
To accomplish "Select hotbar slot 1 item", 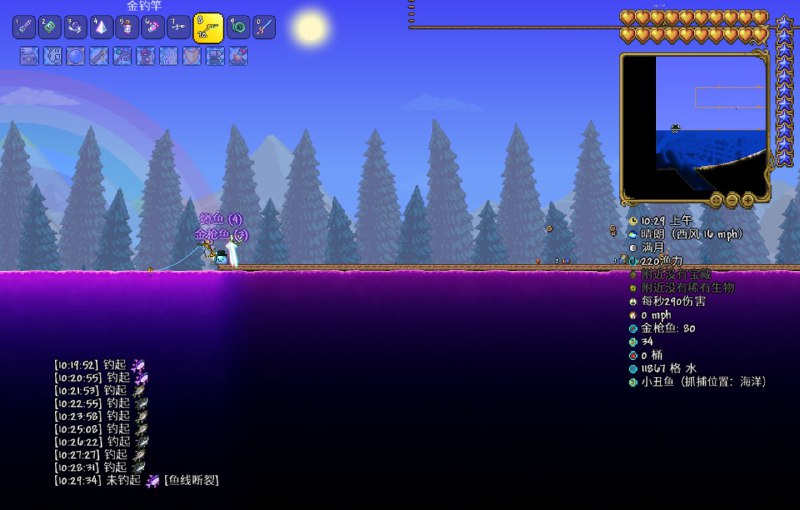I will pos(24,27).
